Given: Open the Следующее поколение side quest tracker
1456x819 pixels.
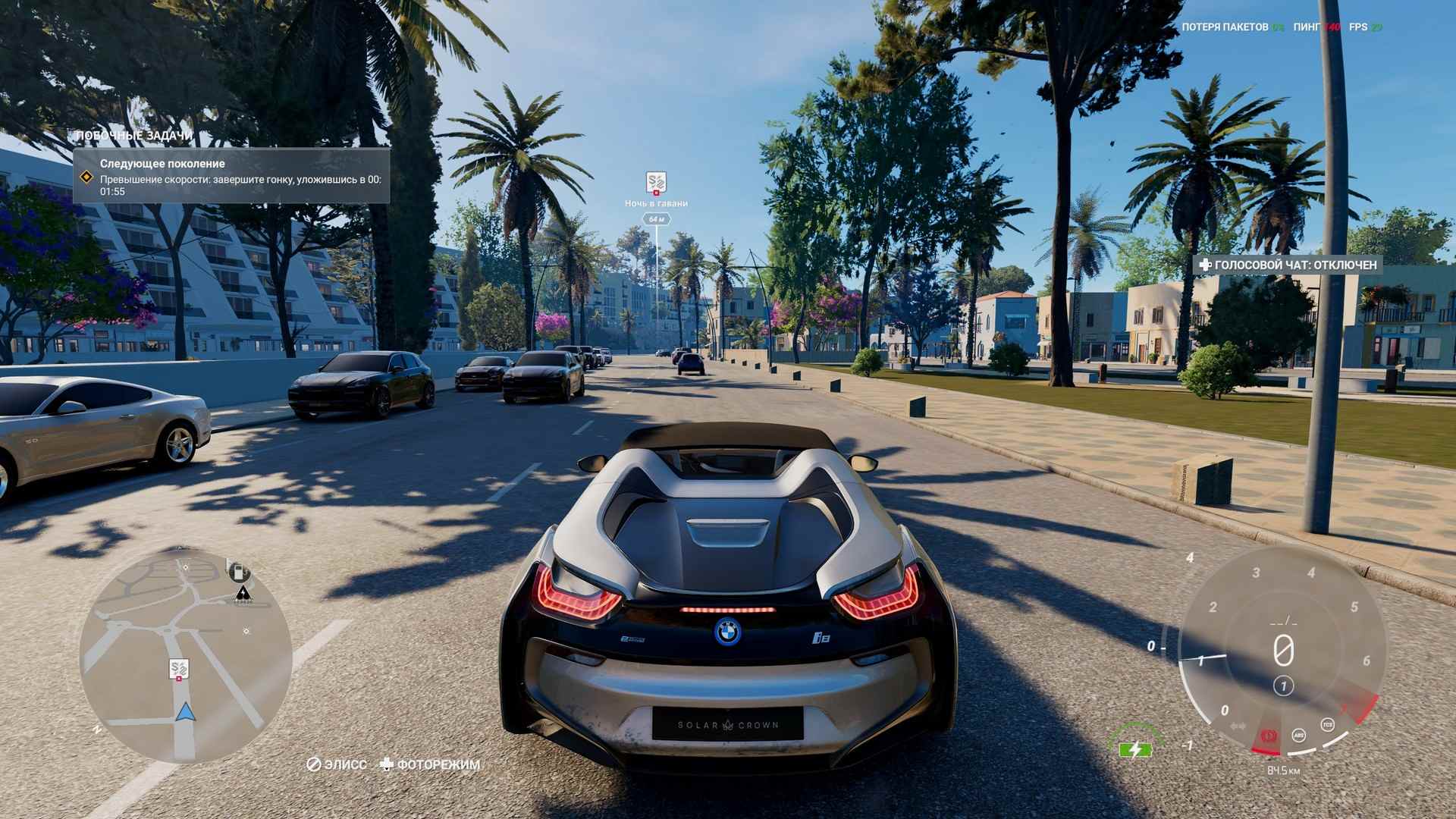Looking at the screenshot, I should coord(231,175).
